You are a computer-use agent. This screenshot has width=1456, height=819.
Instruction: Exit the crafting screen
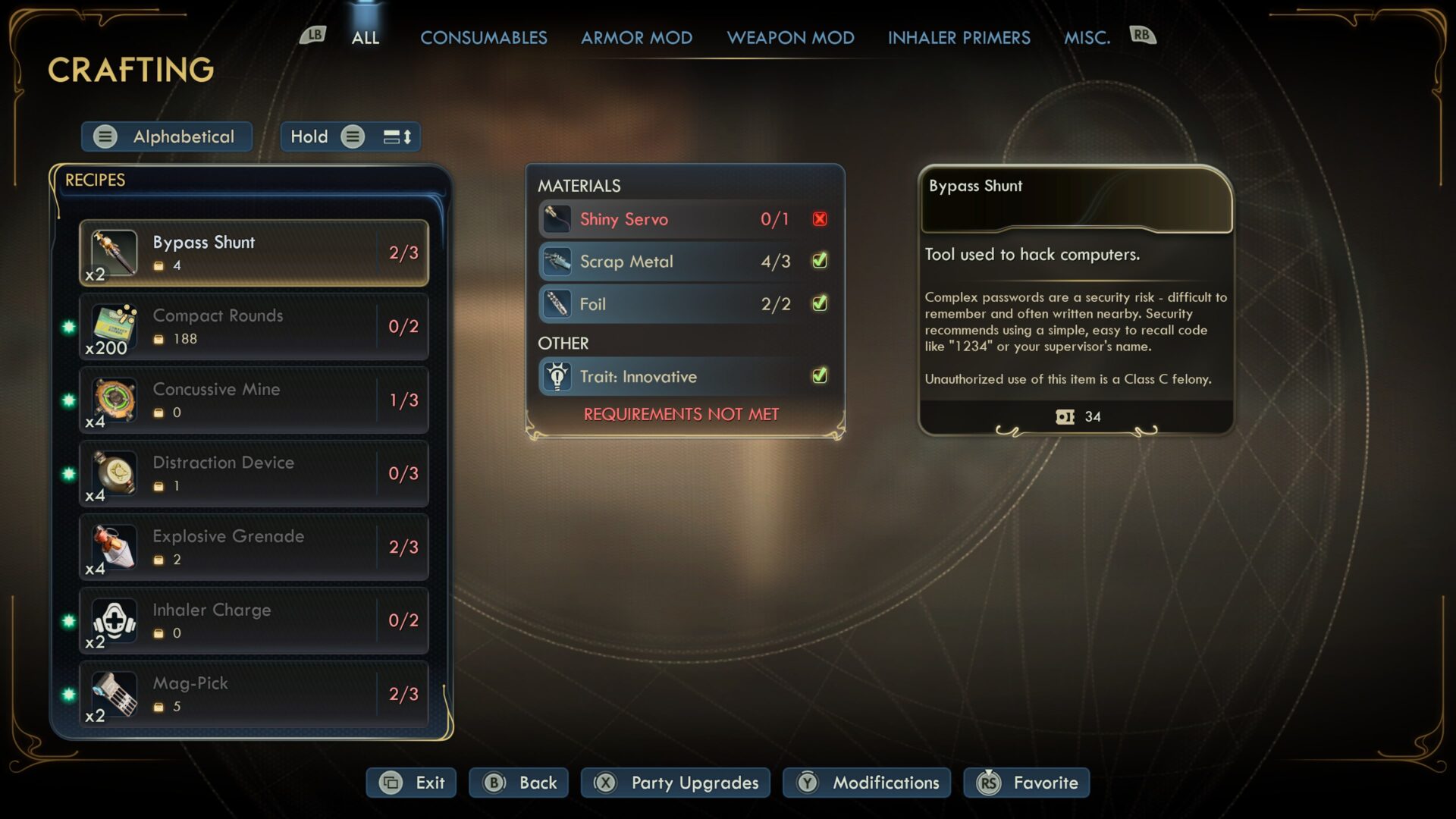click(412, 783)
